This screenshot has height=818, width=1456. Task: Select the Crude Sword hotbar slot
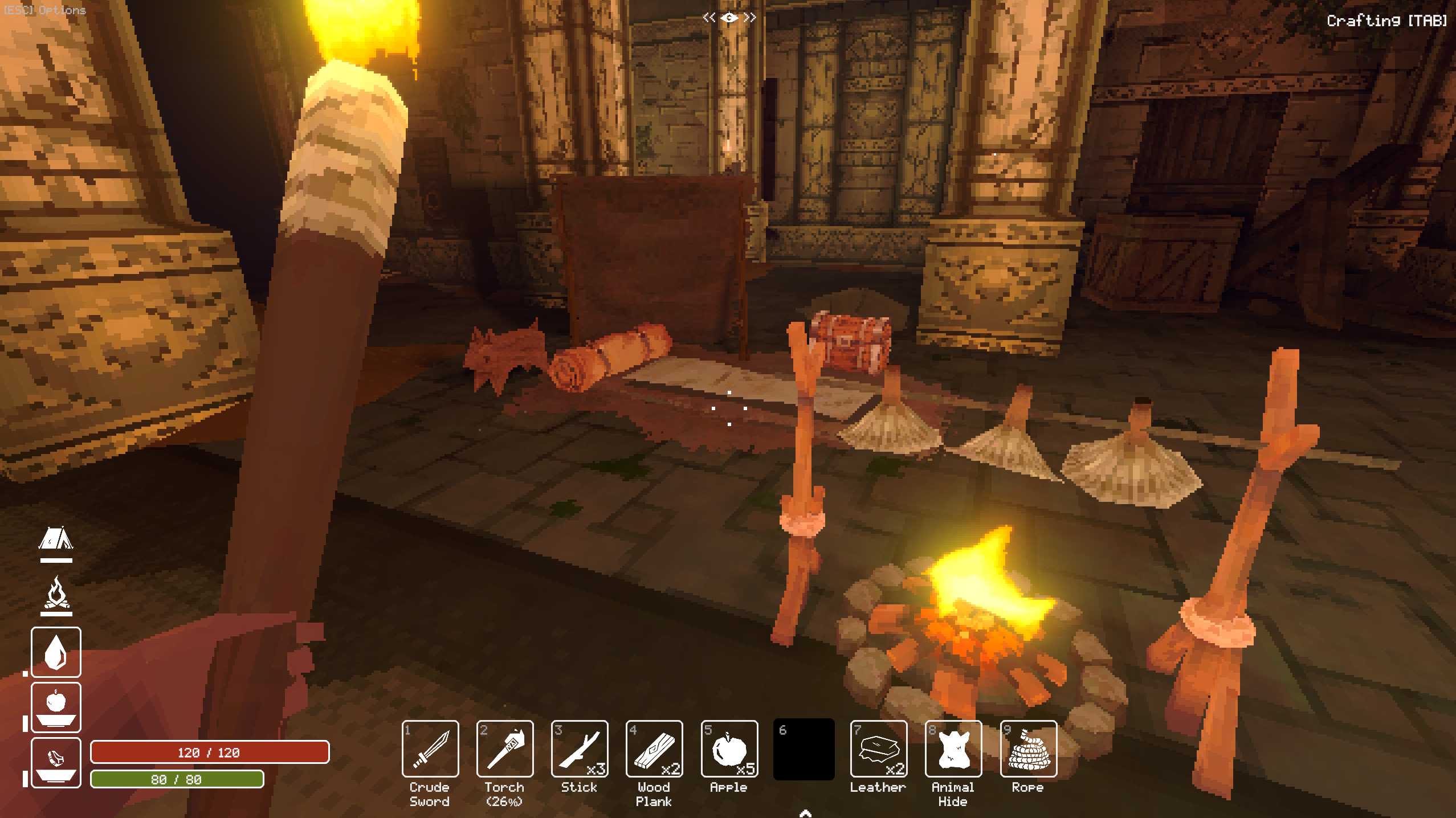[430, 749]
